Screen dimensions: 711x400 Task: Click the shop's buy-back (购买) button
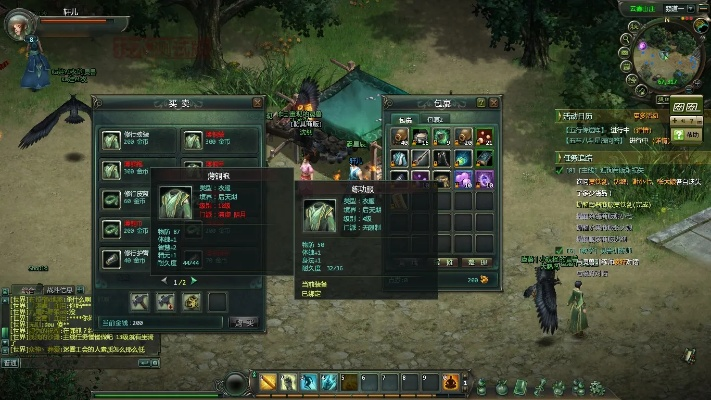pyautogui.click(x=243, y=322)
